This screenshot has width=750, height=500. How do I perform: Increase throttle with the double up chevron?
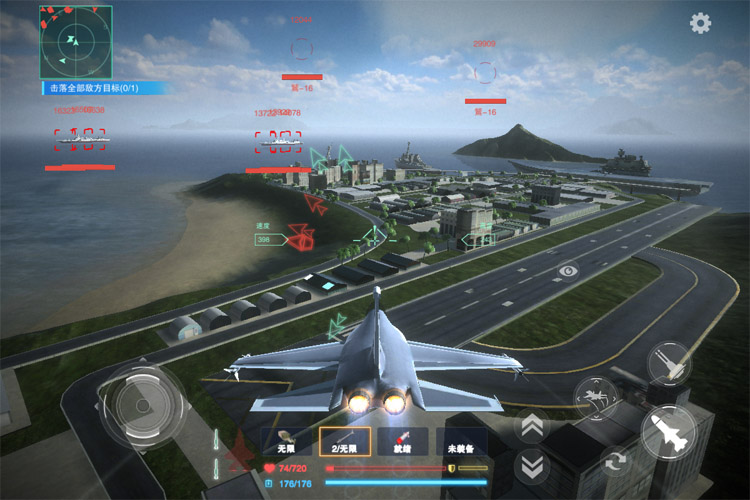point(532,426)
